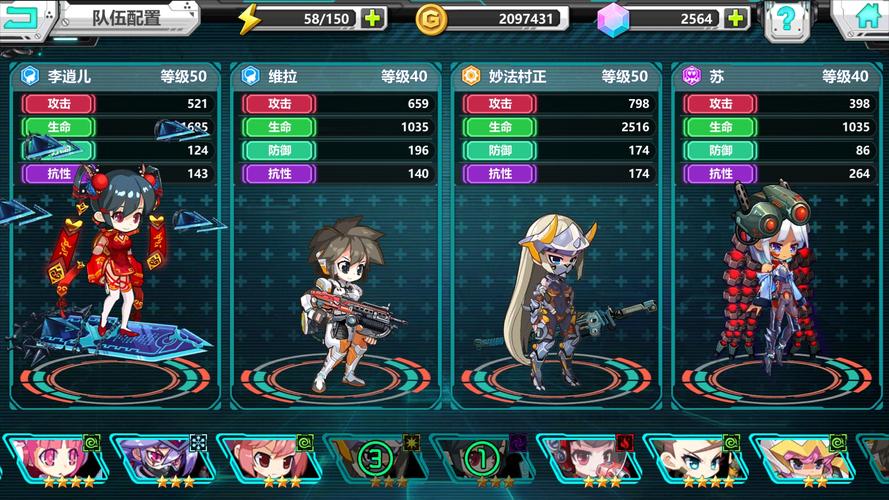This screenshot has height=500, width=889.
Task: Add gems with the crystal plus button
Action: [736, 18]
